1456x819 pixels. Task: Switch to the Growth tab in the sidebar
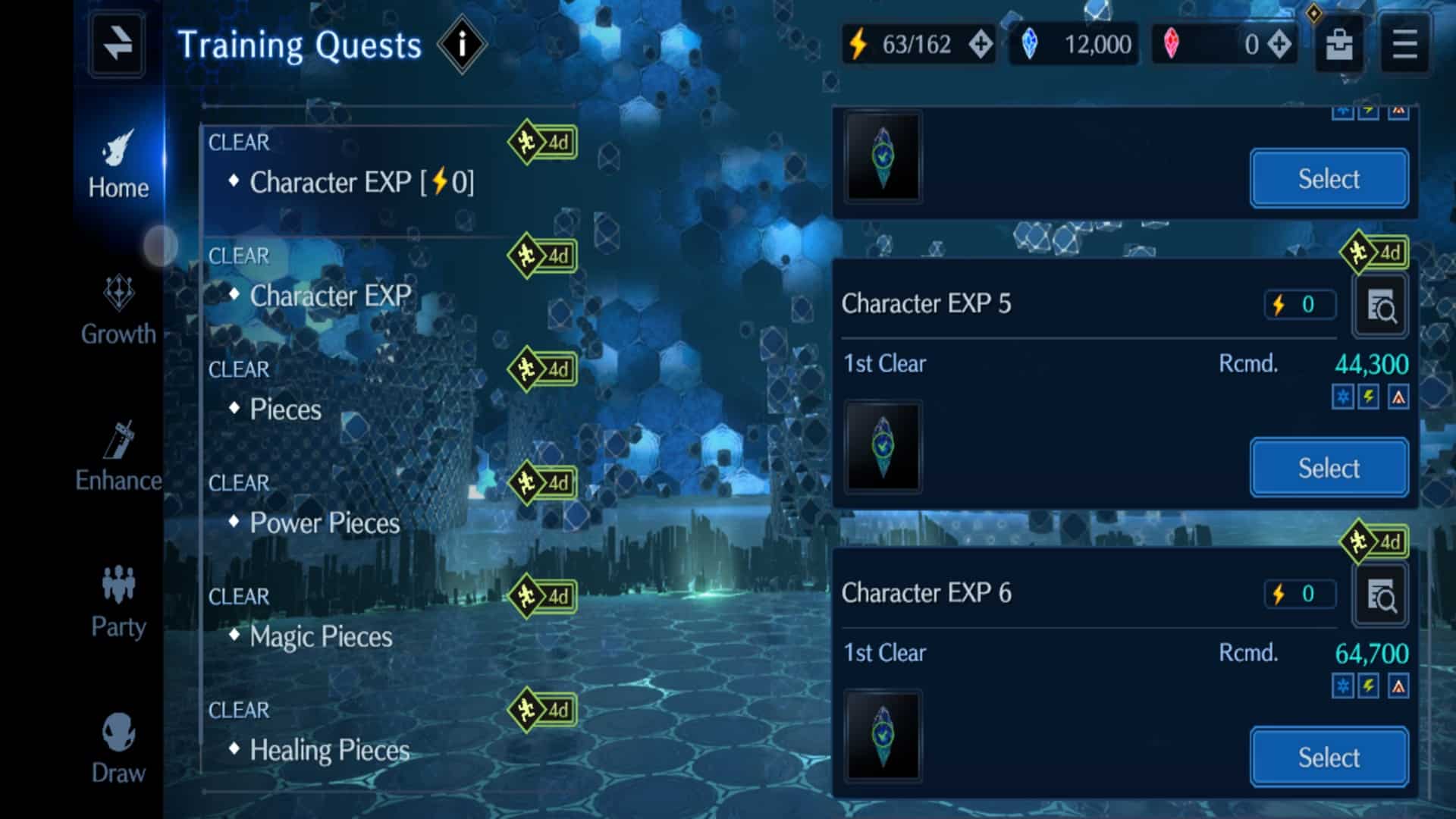point(118,311)
